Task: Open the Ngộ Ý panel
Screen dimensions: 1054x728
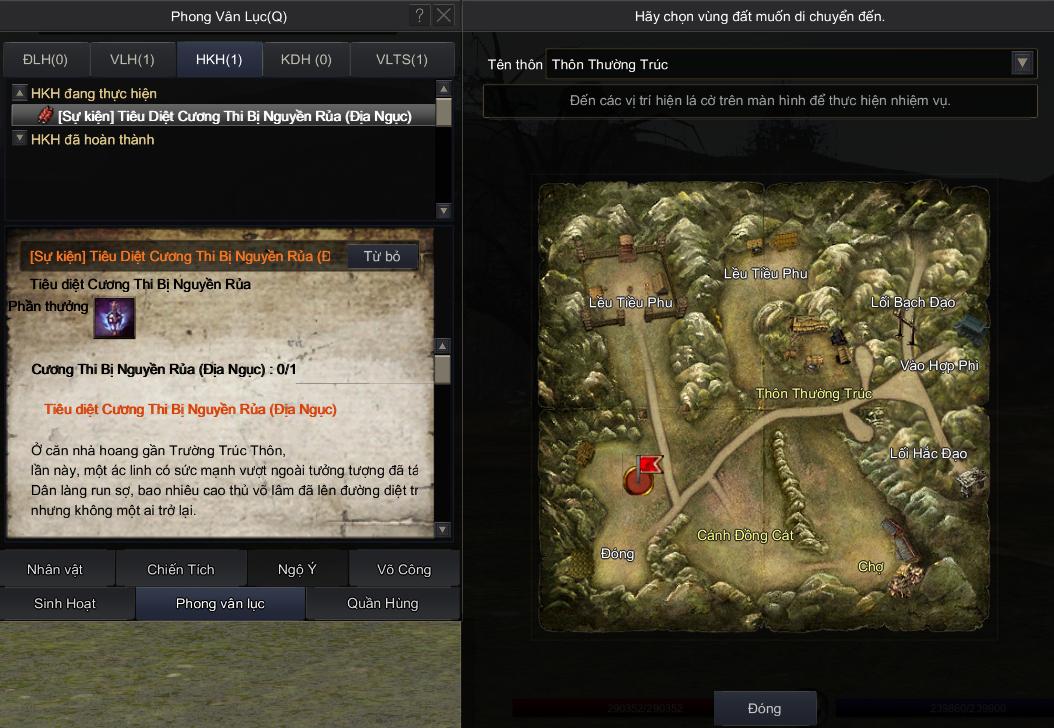Action: pyautogui.click(x=297, y=569)
